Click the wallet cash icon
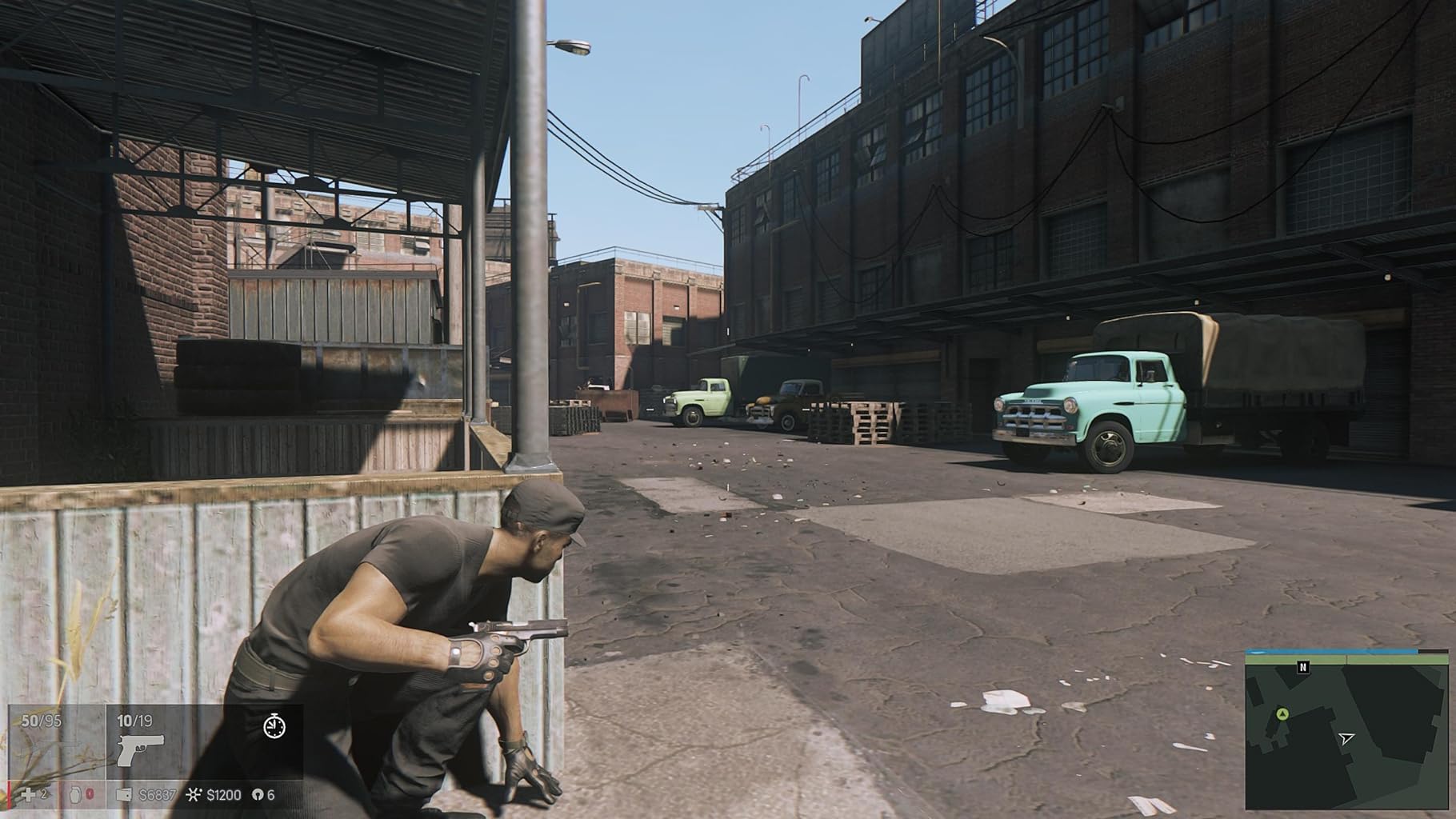This screenshot has width=1456, height=819. point(124,795)
